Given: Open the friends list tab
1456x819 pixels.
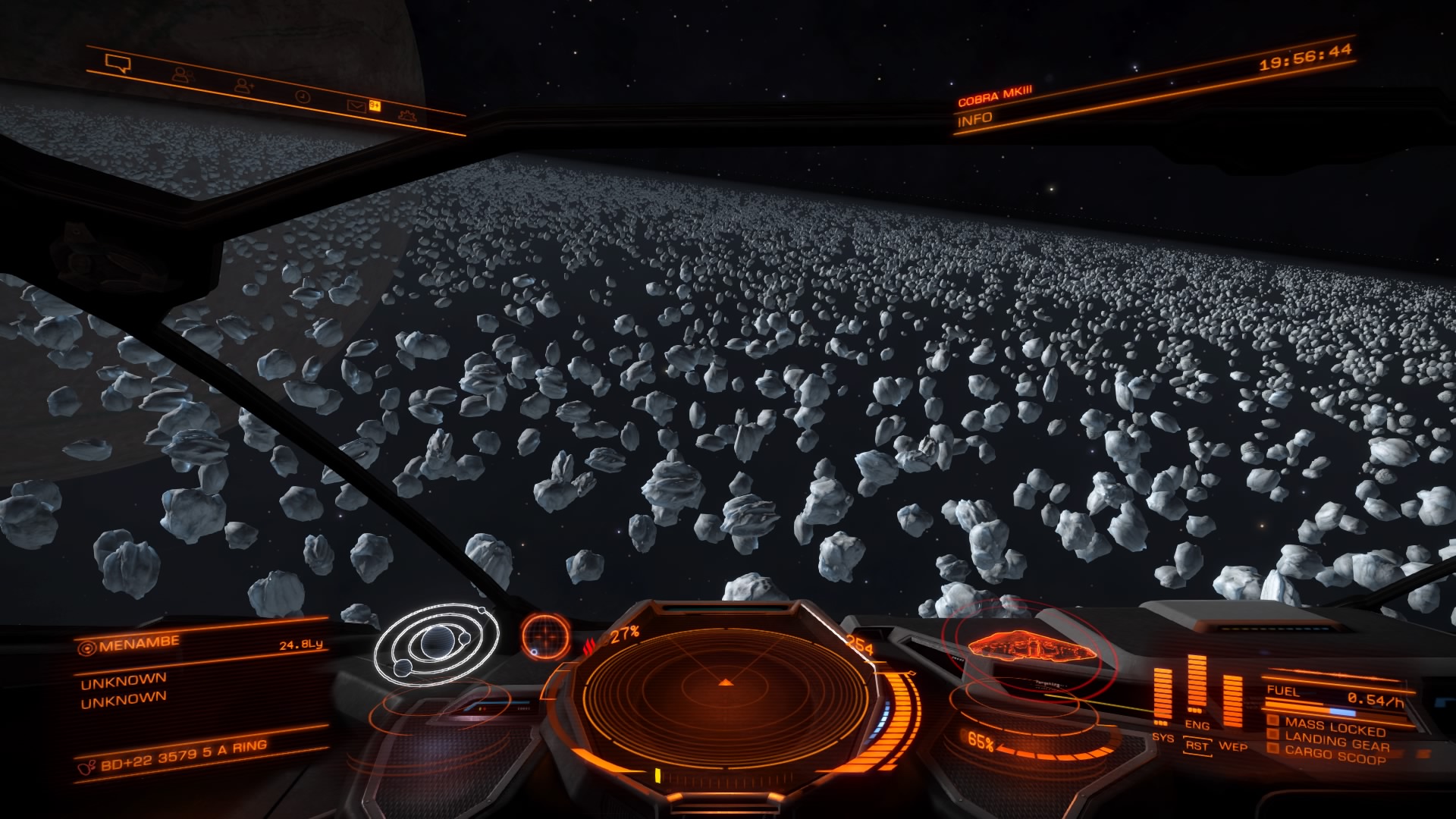Looking at the screenshot, I should (x=183, y=74).
